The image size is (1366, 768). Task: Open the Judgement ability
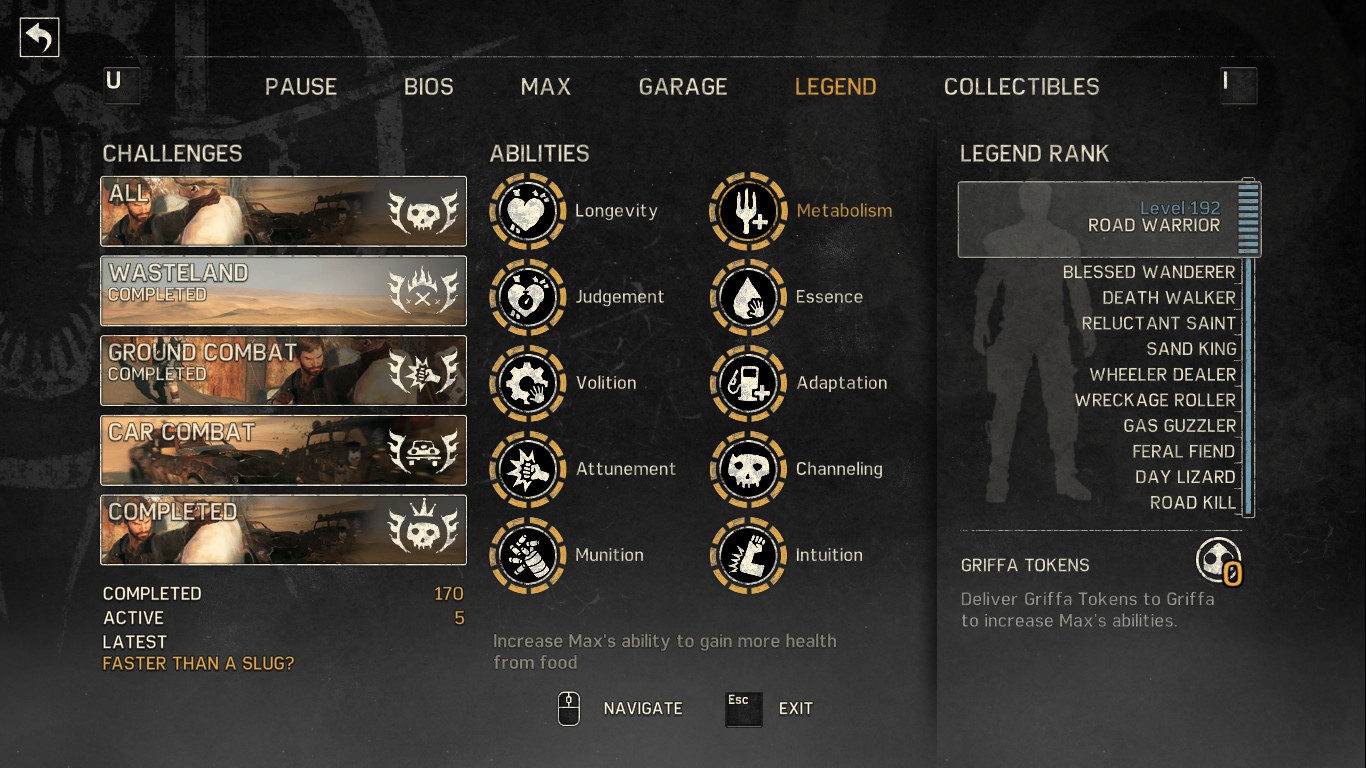click(527, 297)
